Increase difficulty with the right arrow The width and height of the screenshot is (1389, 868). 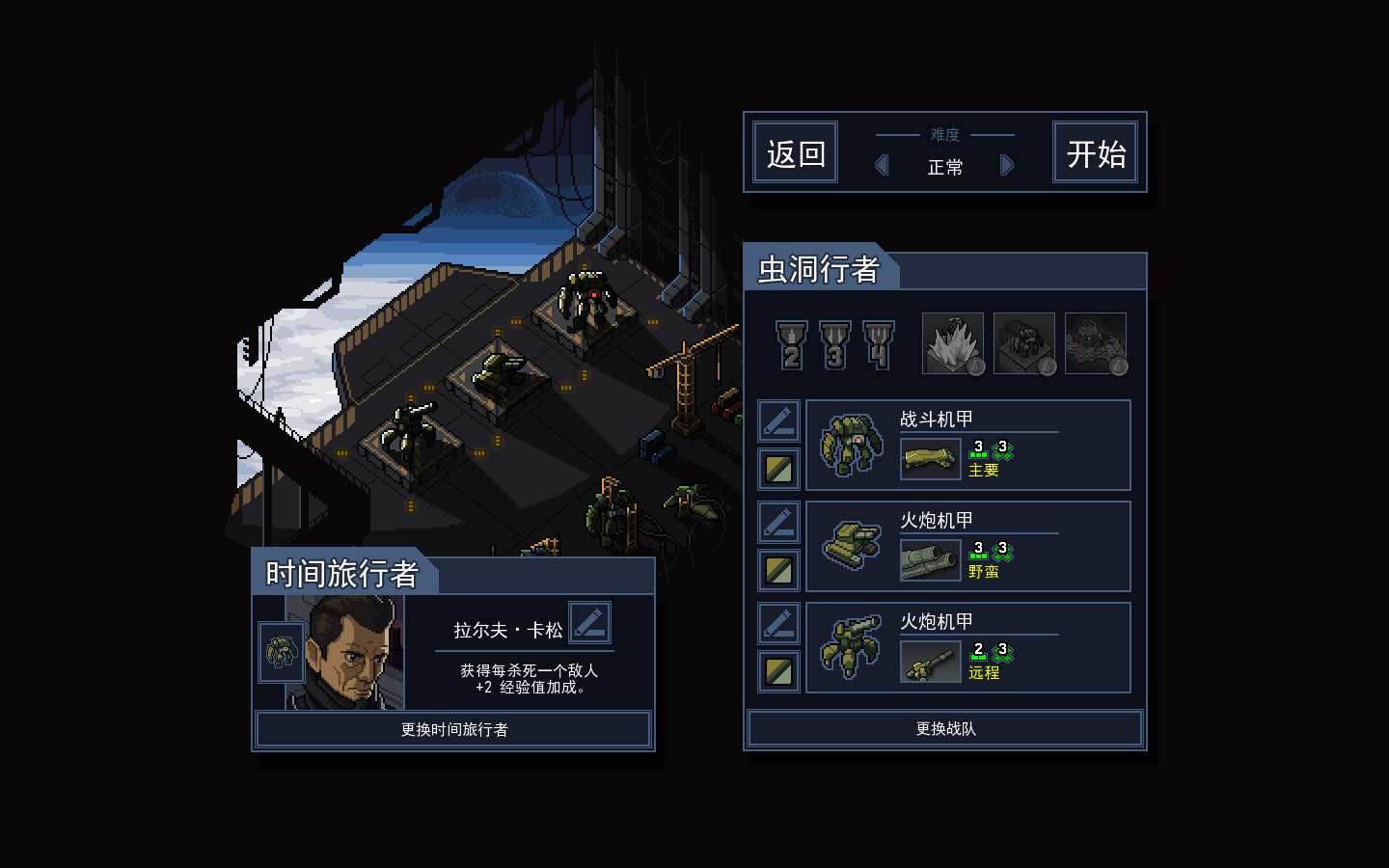point(1007,165)
